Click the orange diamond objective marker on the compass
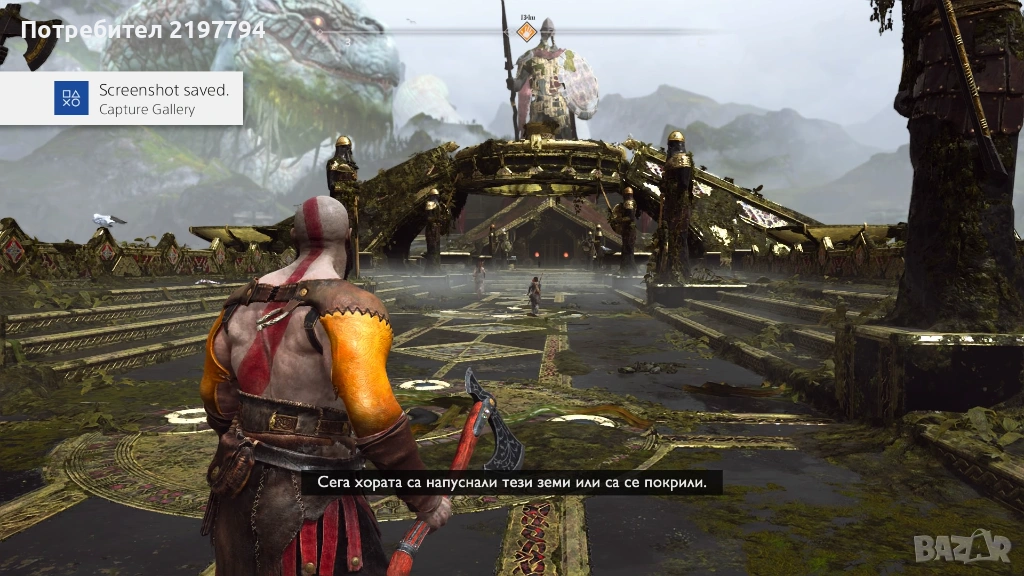The image size is (1024, 576). (x=526, y=32)
